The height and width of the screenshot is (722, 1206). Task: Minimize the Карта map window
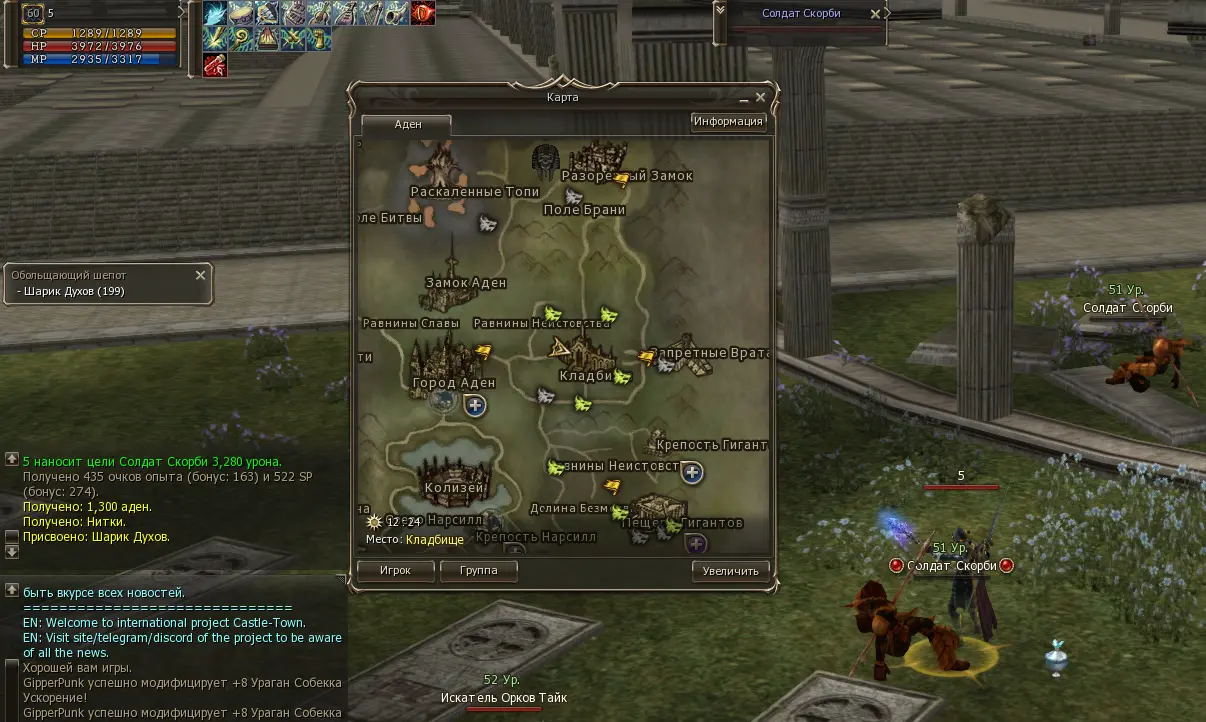click(744, 100)
